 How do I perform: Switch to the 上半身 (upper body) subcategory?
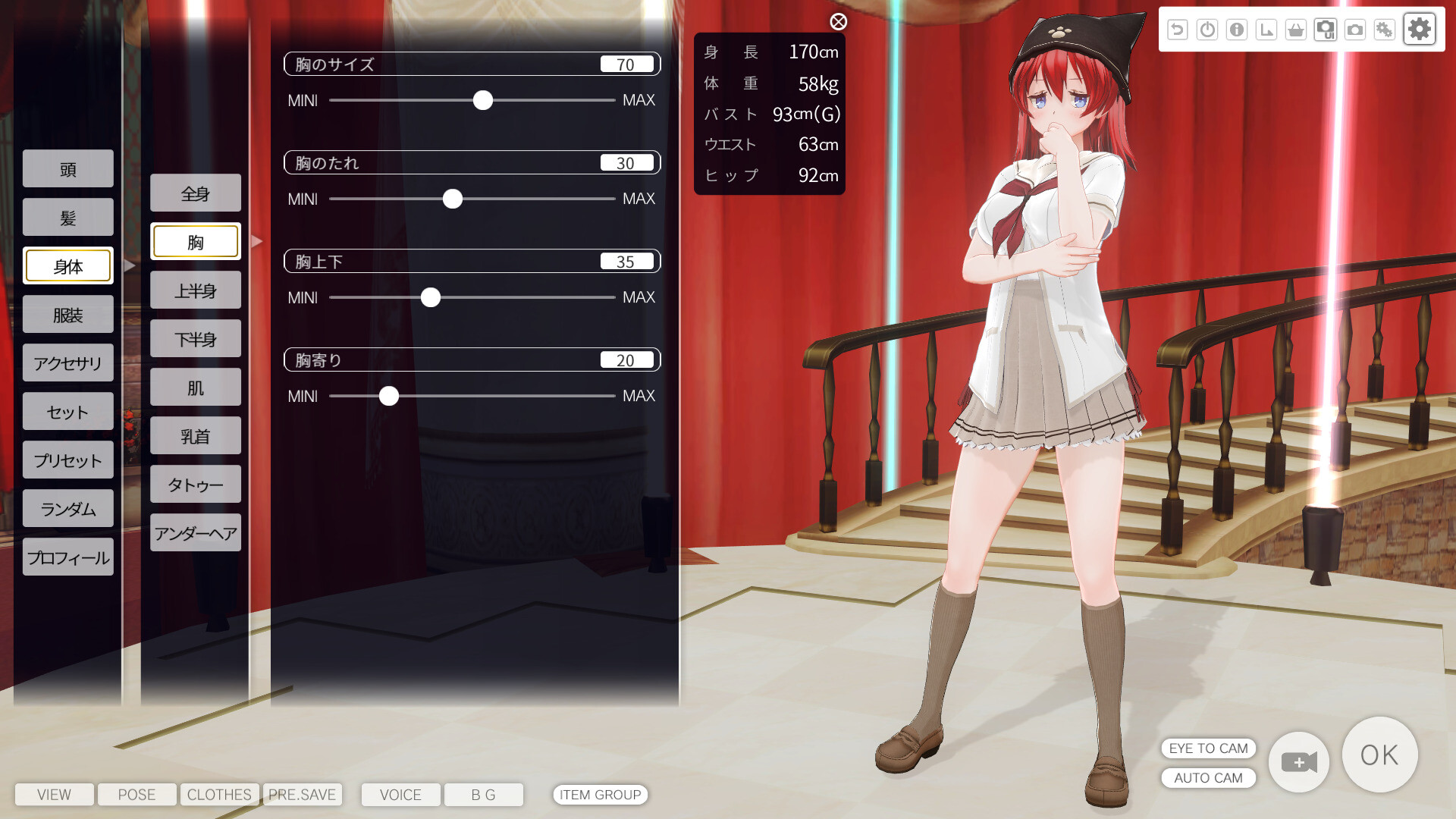click(x=196, y=290)
